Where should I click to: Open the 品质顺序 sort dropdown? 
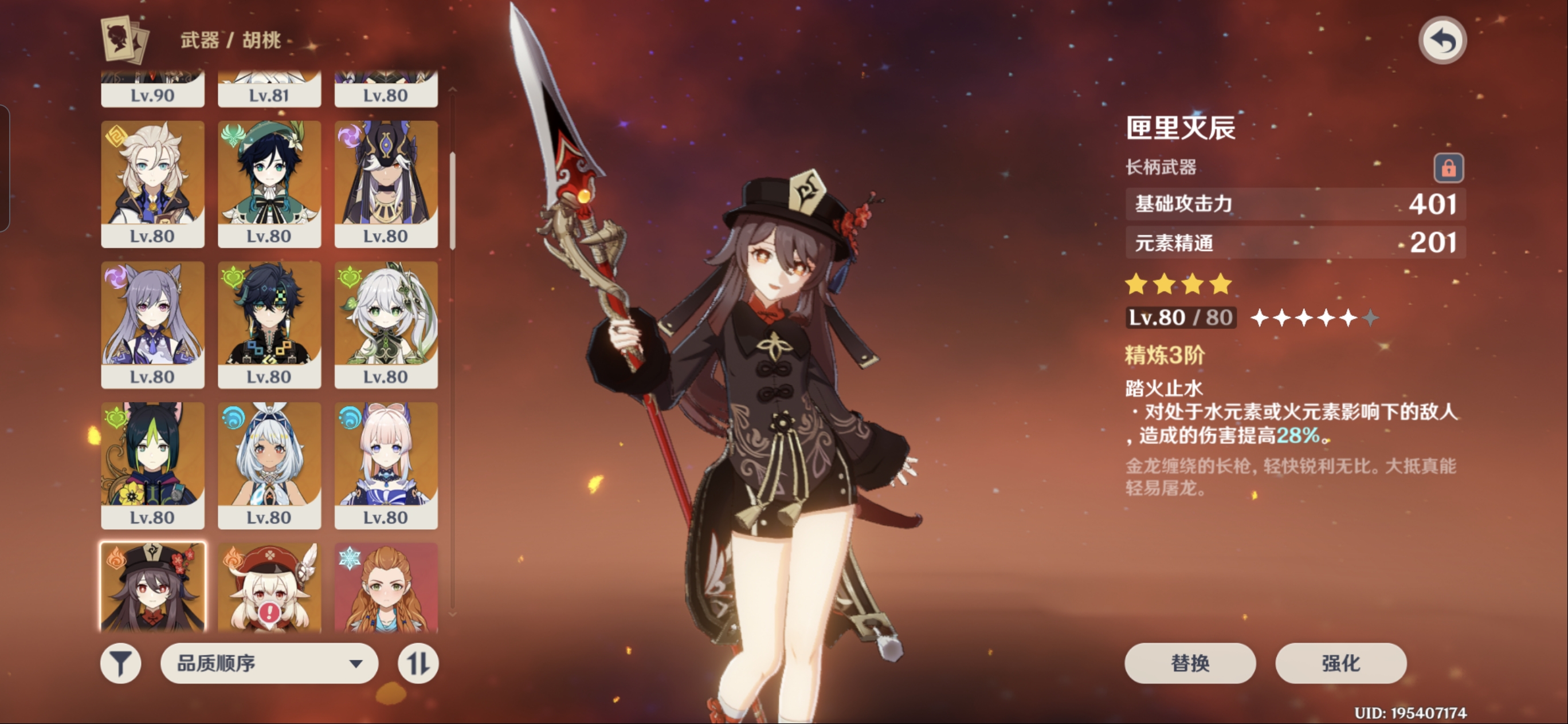[x=269, y=663]
